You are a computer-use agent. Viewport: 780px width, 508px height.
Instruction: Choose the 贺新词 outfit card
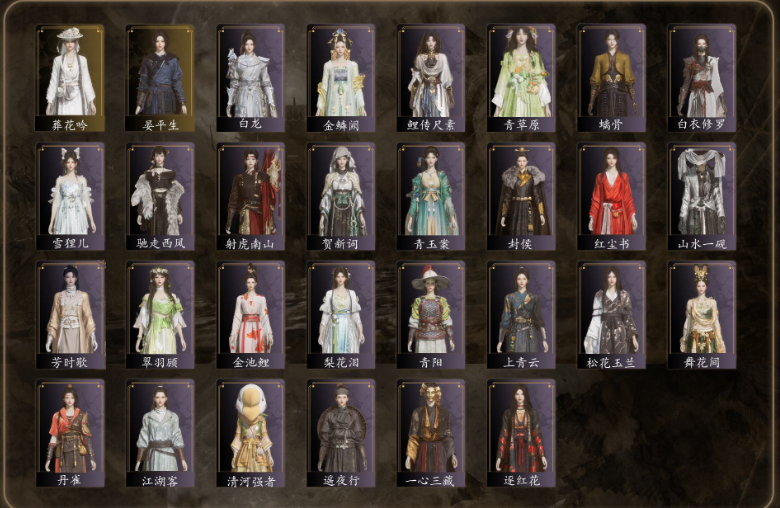(x=341, y=196)
